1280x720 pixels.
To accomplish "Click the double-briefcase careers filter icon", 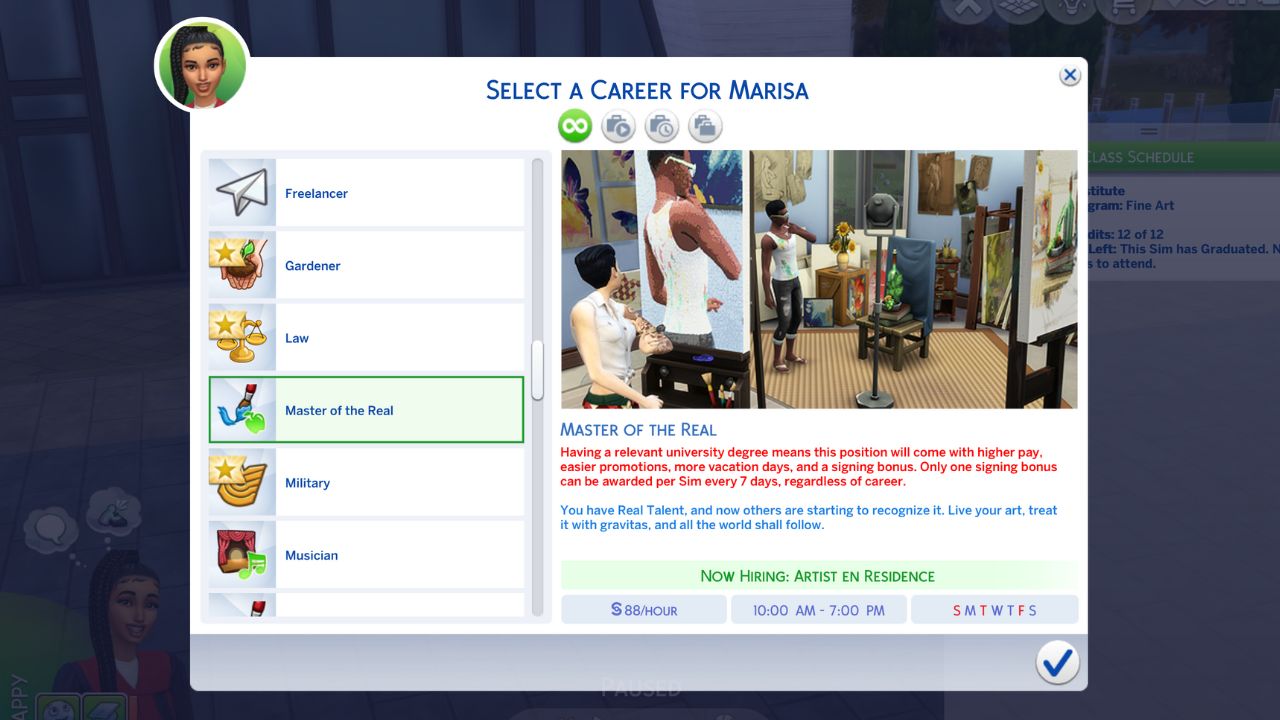I will pos(705,126).
